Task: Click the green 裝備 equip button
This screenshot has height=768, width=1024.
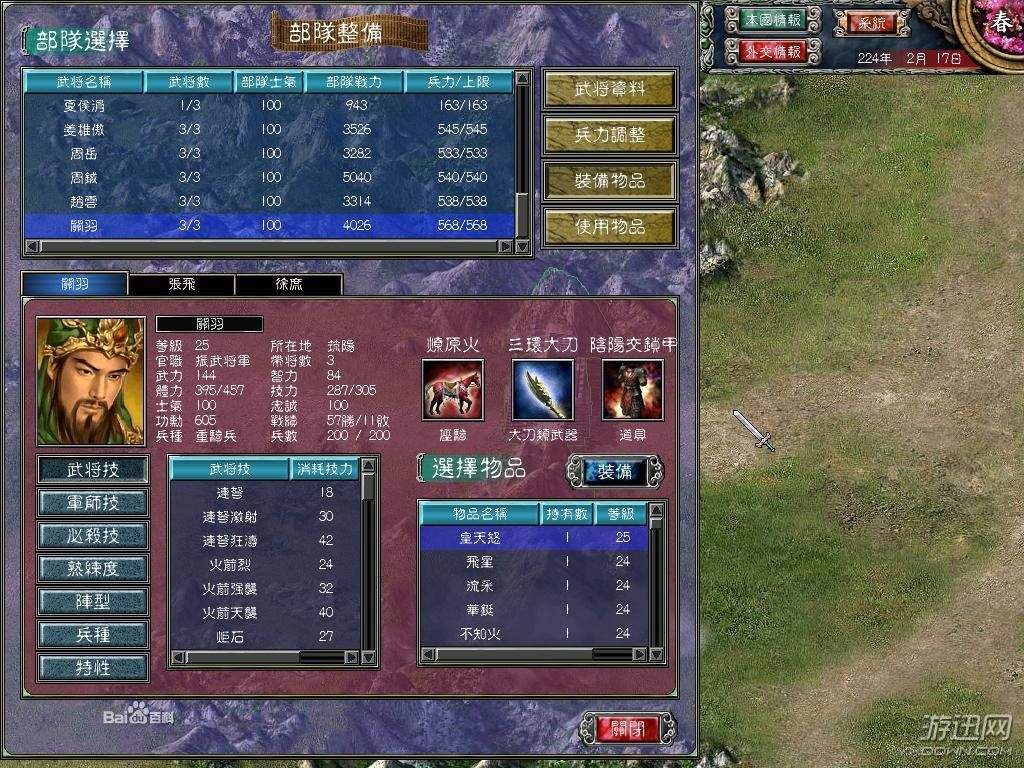Action: click(x=614, y=472)
